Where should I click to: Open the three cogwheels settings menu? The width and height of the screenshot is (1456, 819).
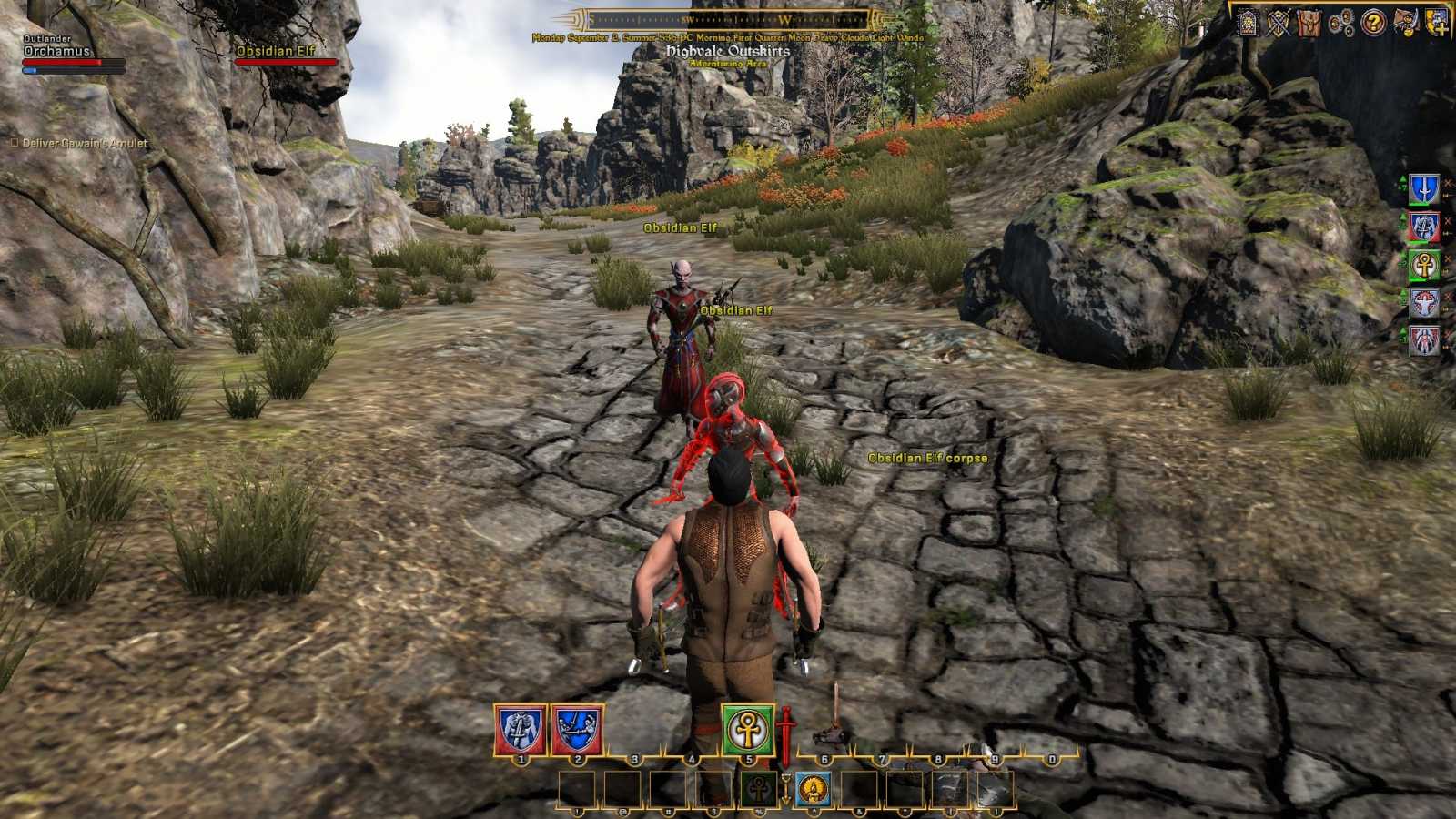pos(1341,23)
